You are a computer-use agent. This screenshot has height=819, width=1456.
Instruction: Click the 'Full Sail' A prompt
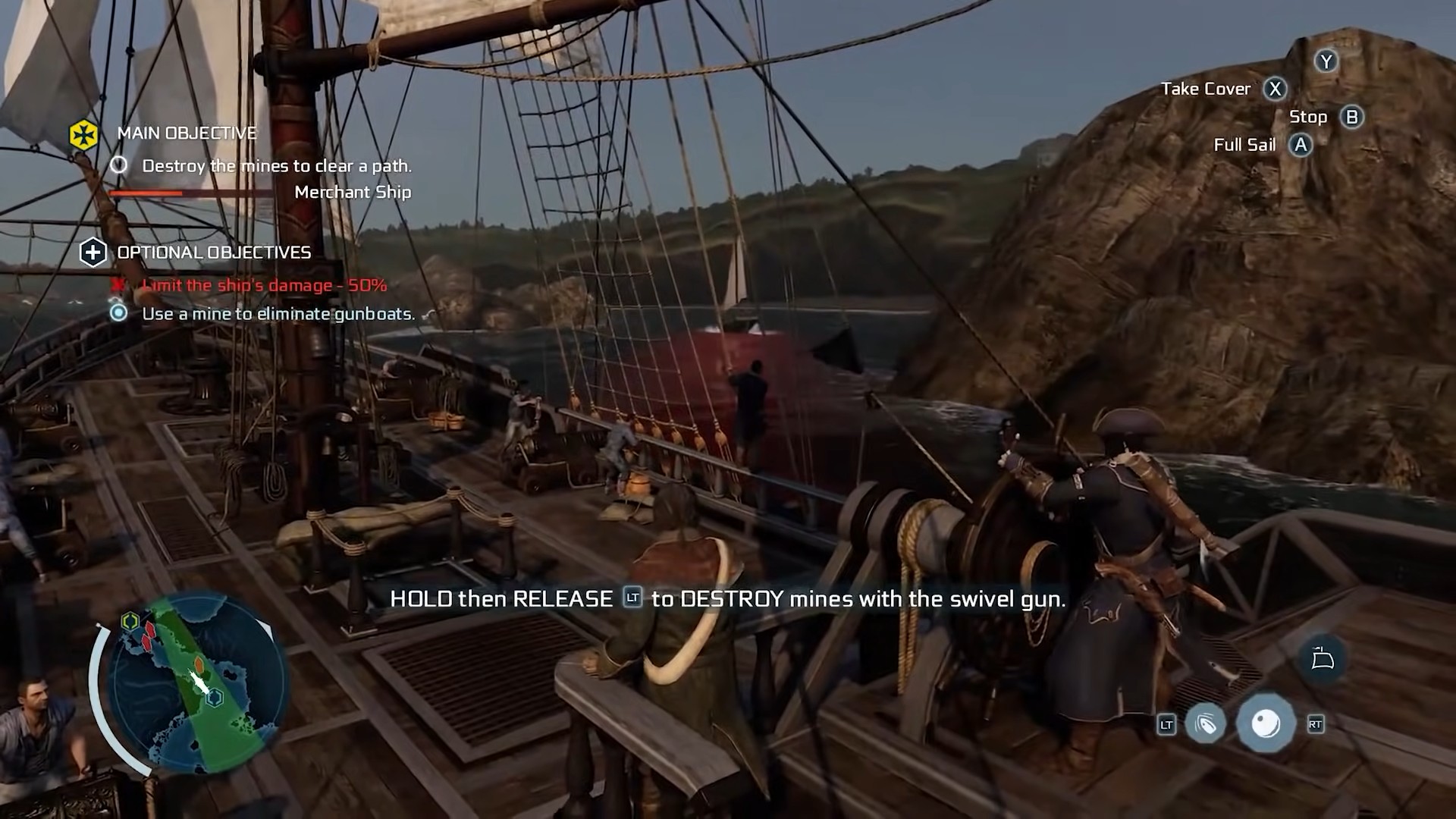(x=1302, y=145)
